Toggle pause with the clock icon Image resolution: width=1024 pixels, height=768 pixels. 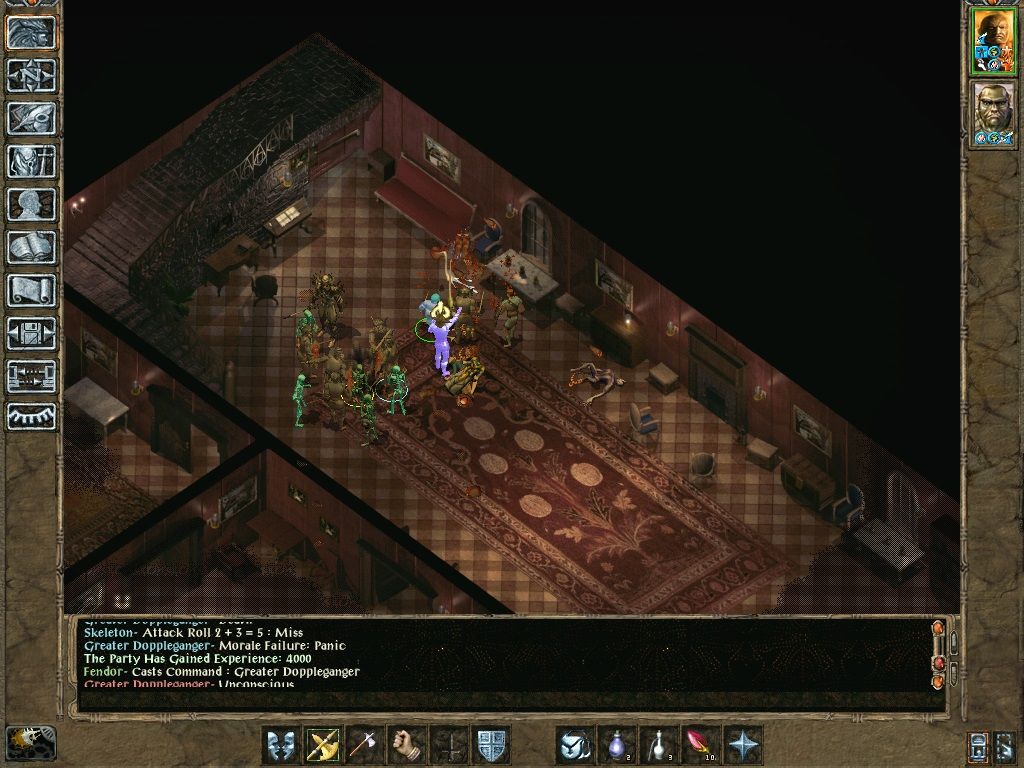click(x=31, y=743)
